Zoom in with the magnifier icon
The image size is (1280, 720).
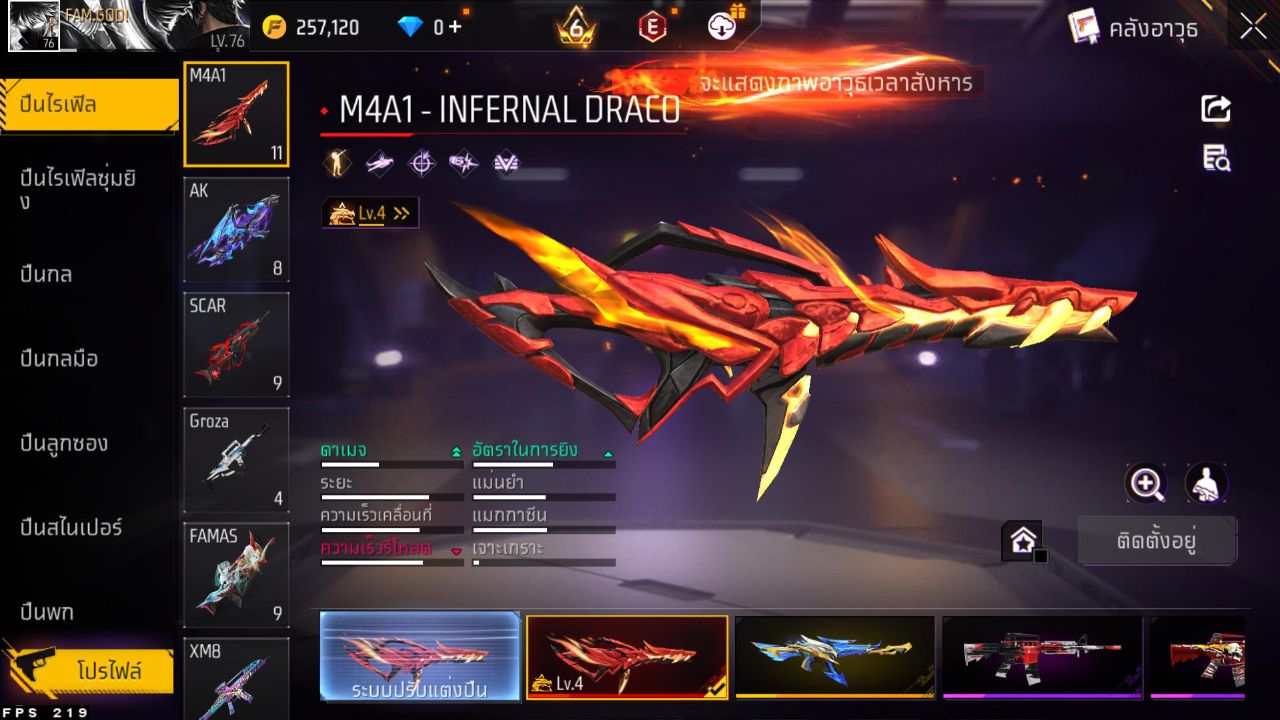[1145, 483]
